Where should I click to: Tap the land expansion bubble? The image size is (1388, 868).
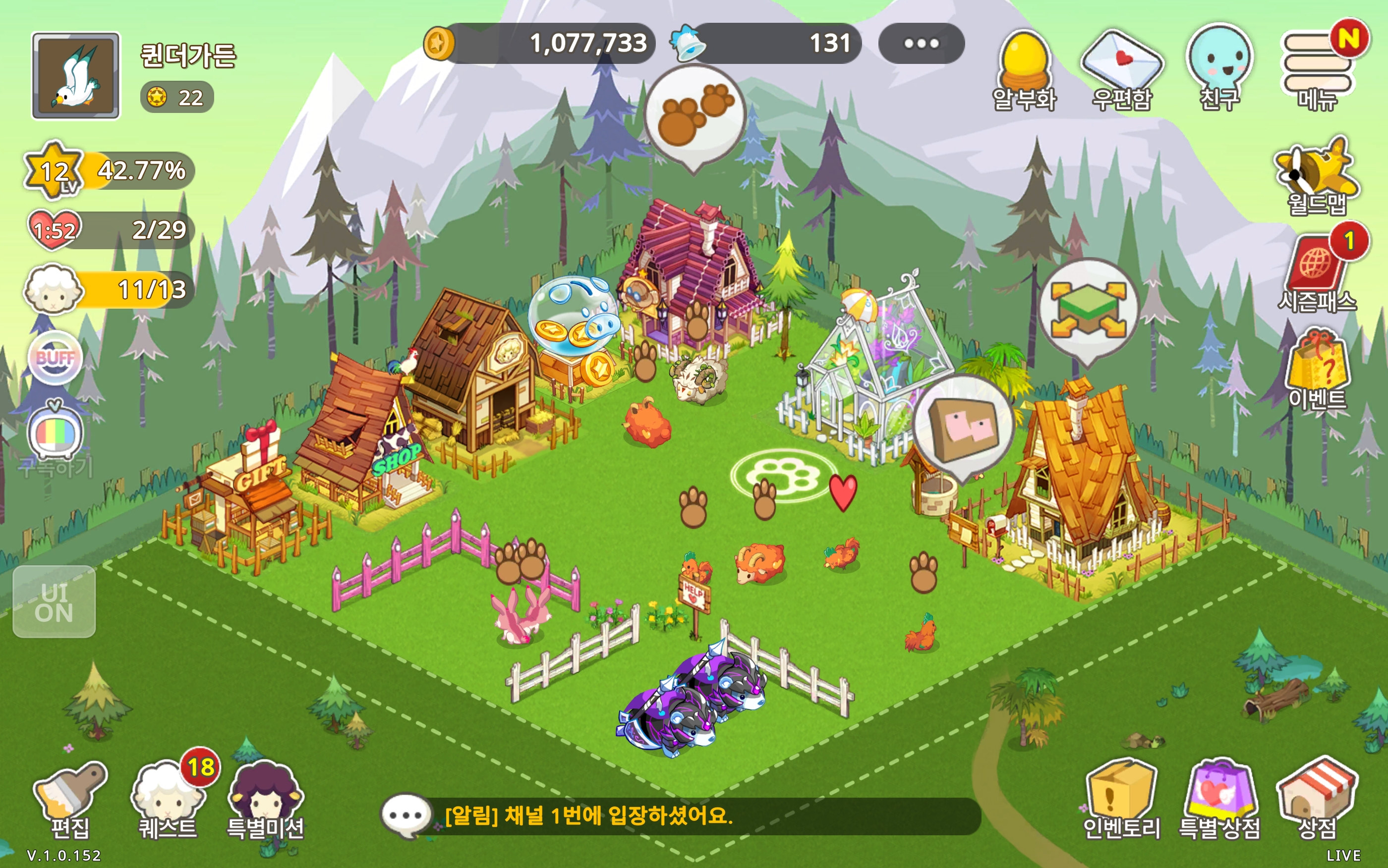[x=1088, y=310]
